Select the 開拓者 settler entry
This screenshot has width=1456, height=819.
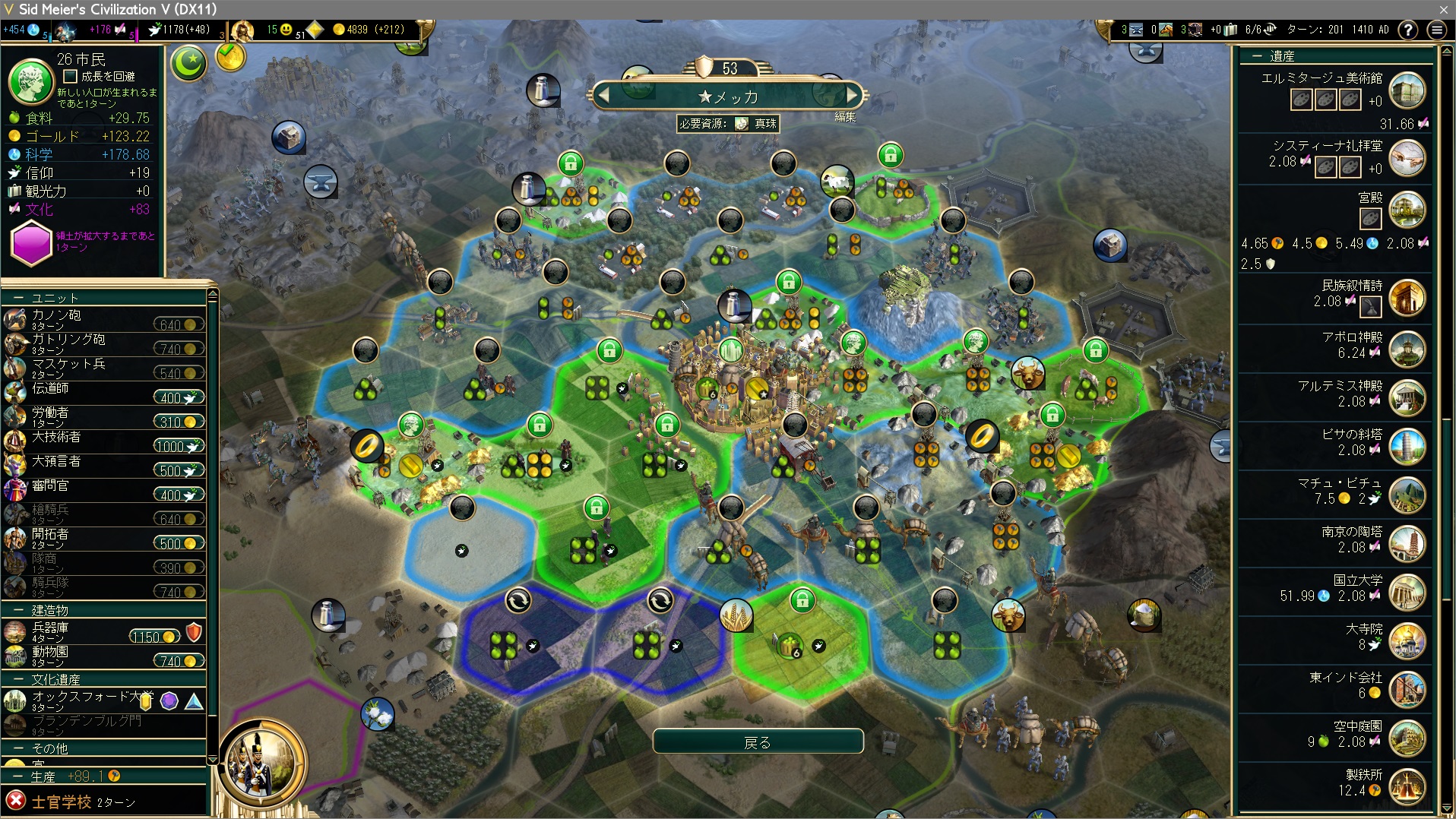tap(50, 535)
